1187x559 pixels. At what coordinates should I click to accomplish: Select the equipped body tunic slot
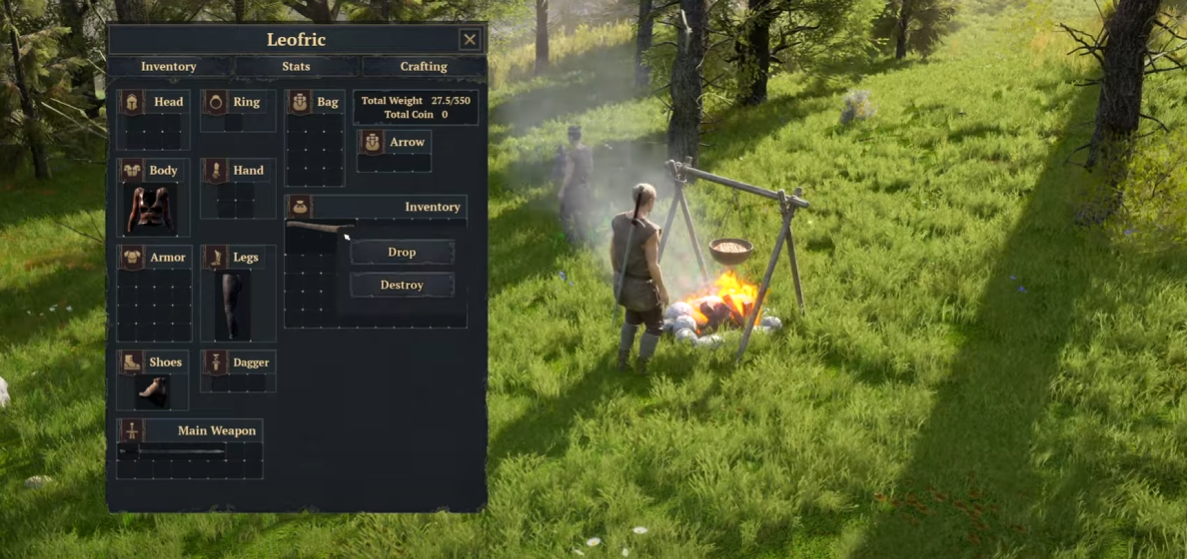pyautogui.click(x=150, y=209)
